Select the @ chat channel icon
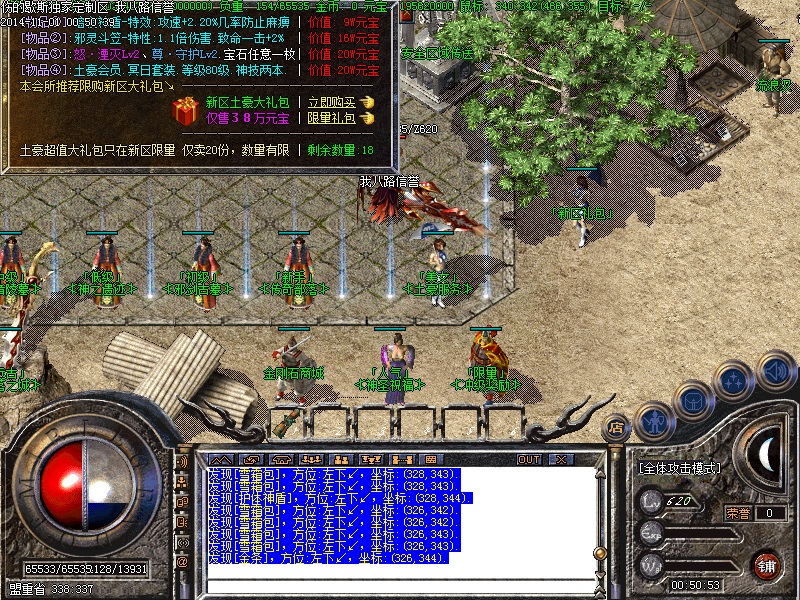 point(183,561)
